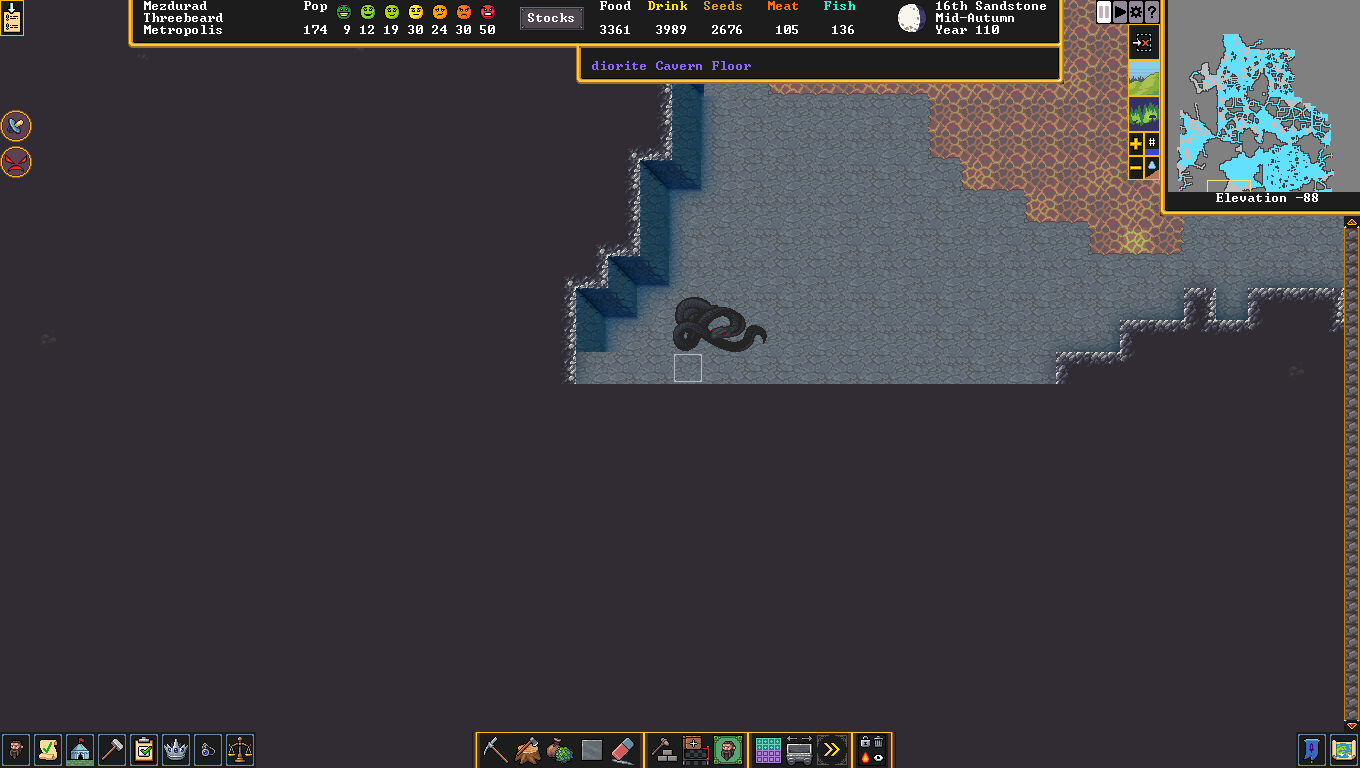
Task: Click the yellow plus button beside the minimap
Action: coord(1136,144)
